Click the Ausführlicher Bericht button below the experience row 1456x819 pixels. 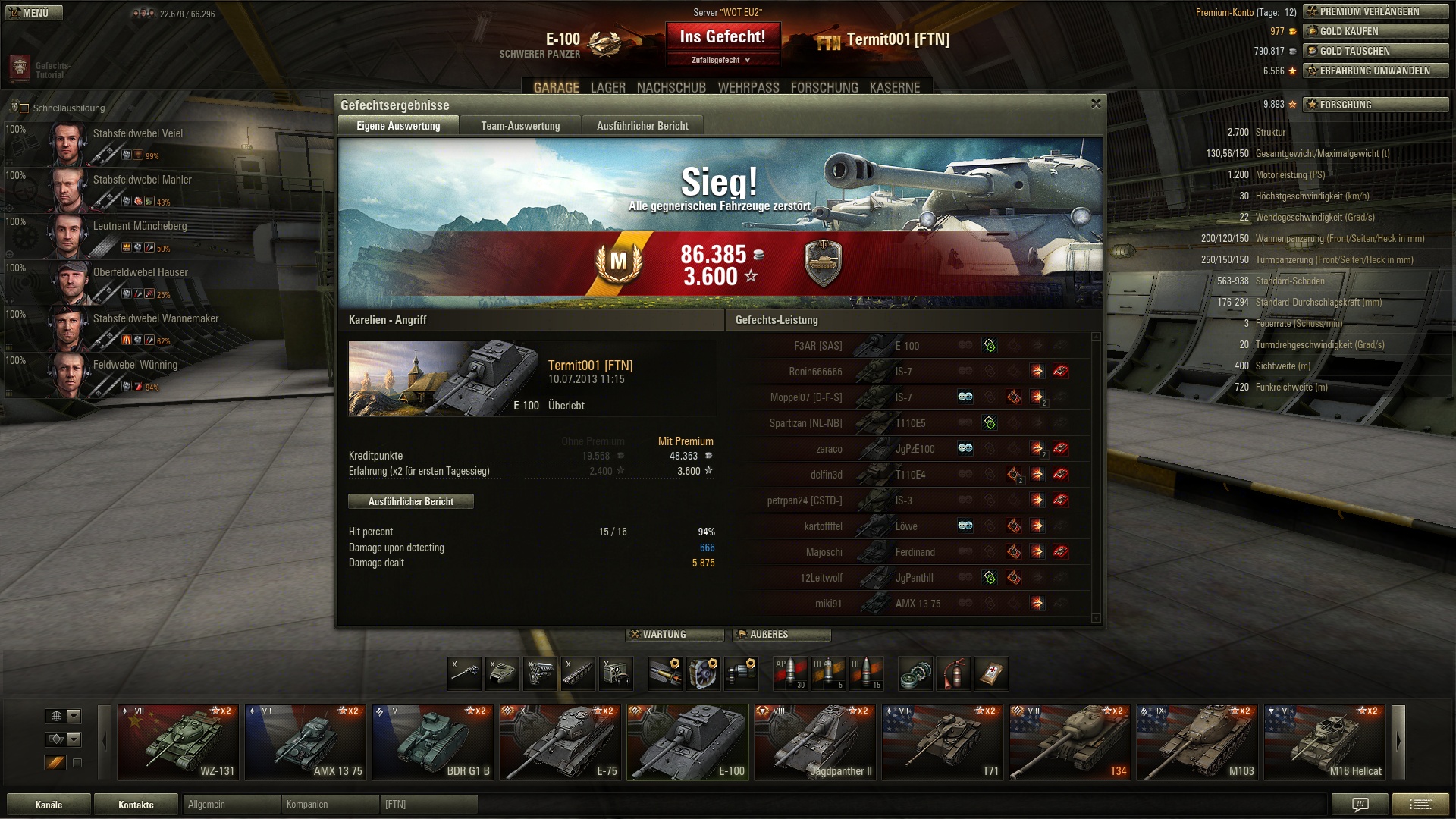pos(411,501)
